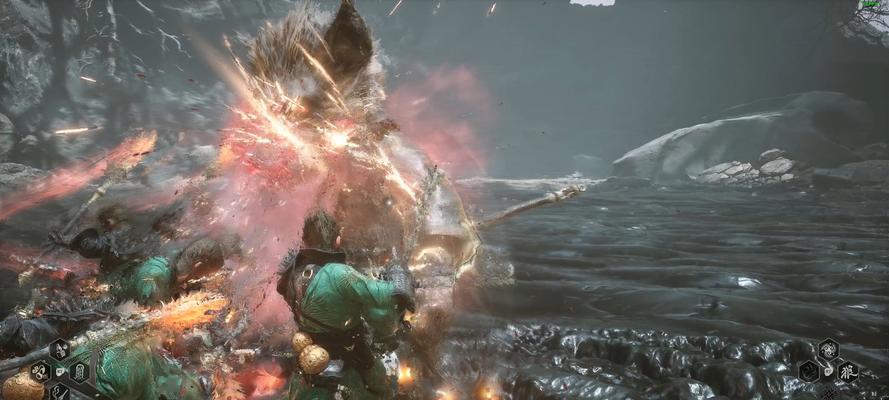Use the left hexagon item slot with beads
The height and width of the screenshot is (400, 889).
tap(40, 372)
